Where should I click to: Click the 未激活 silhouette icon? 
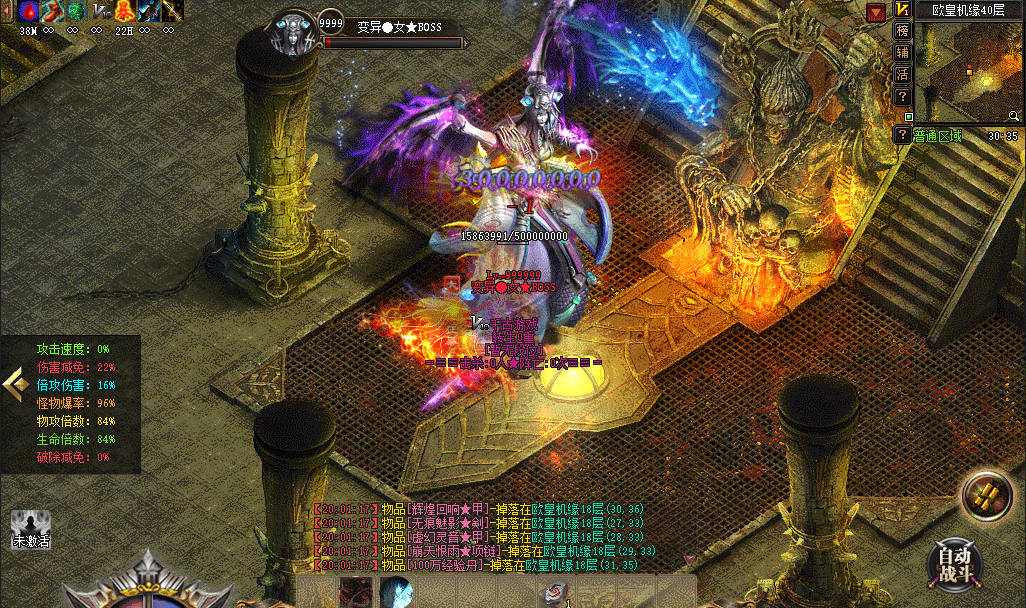coord(30,527)
